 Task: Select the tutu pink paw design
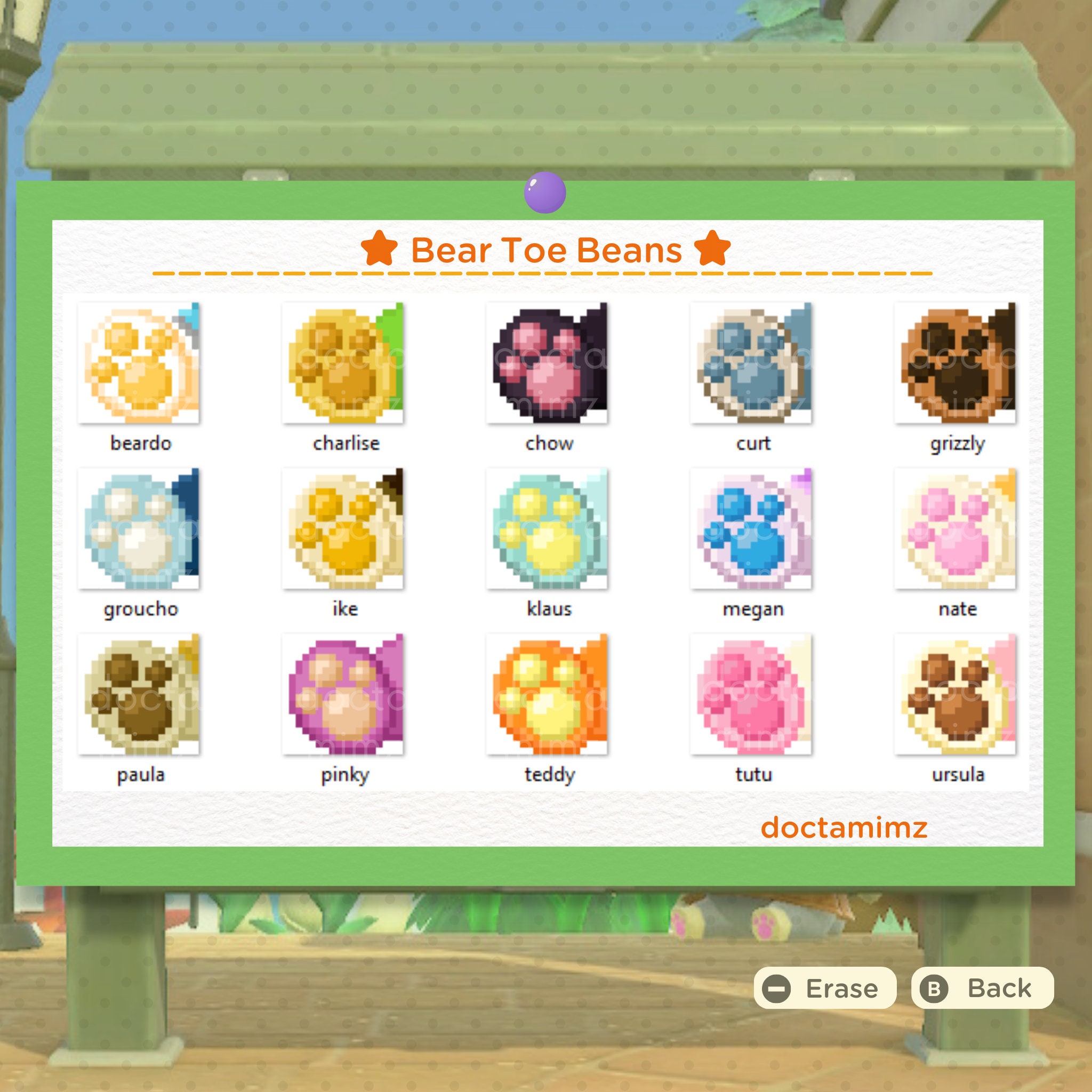(754, 698)
